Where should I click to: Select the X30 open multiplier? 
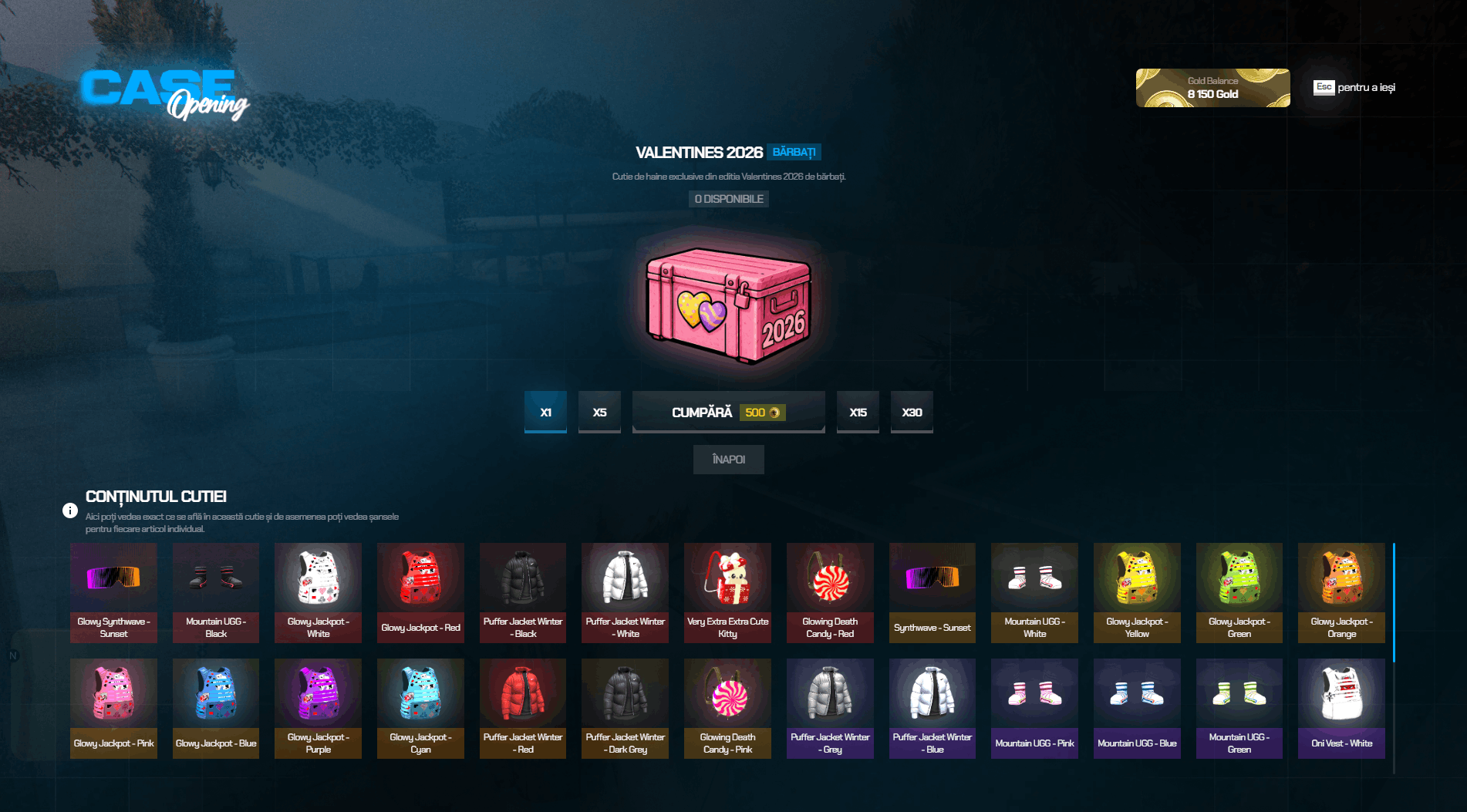[x=912, y=412]
